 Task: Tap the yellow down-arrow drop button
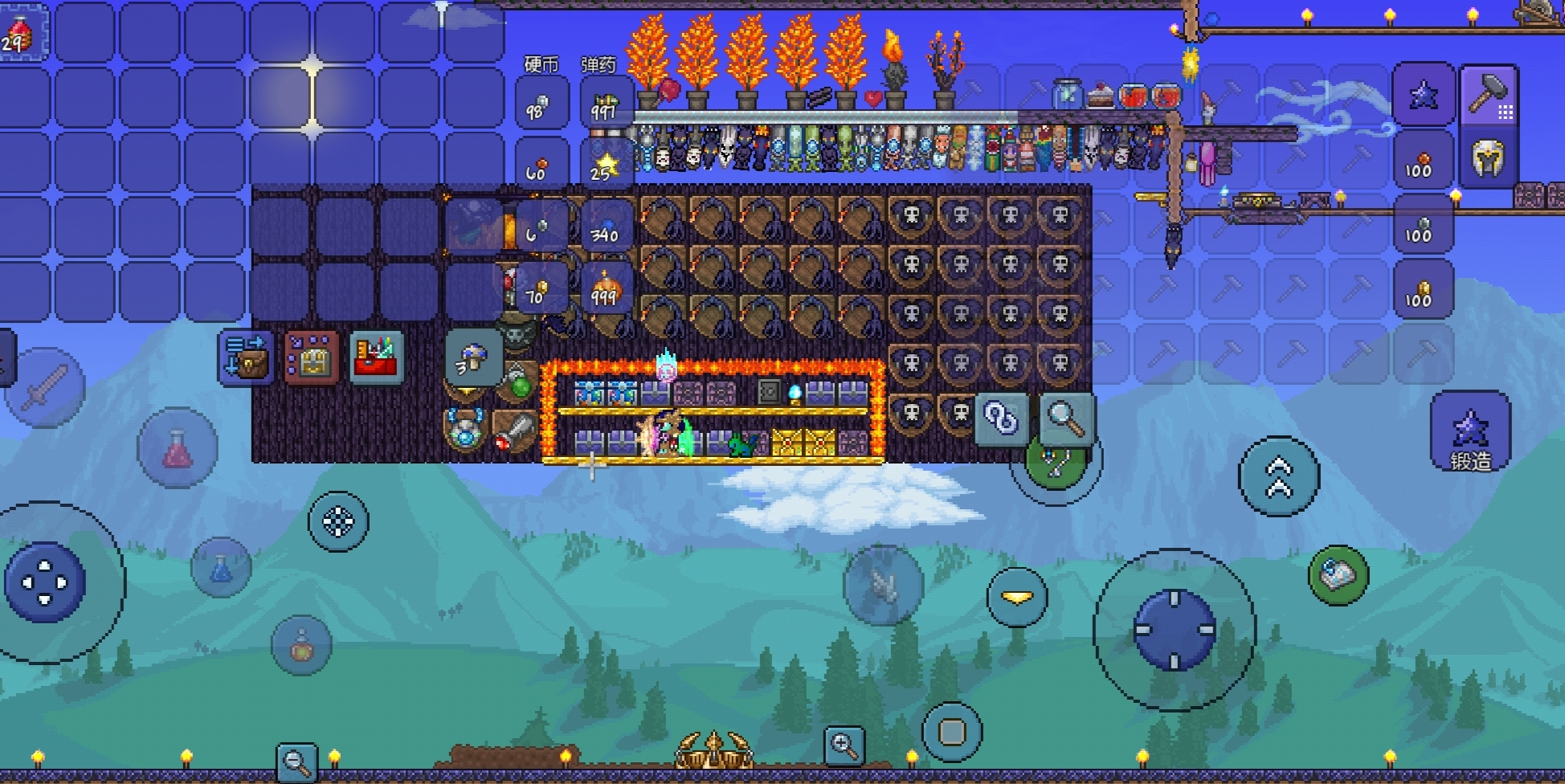(x=1017, y=597)
